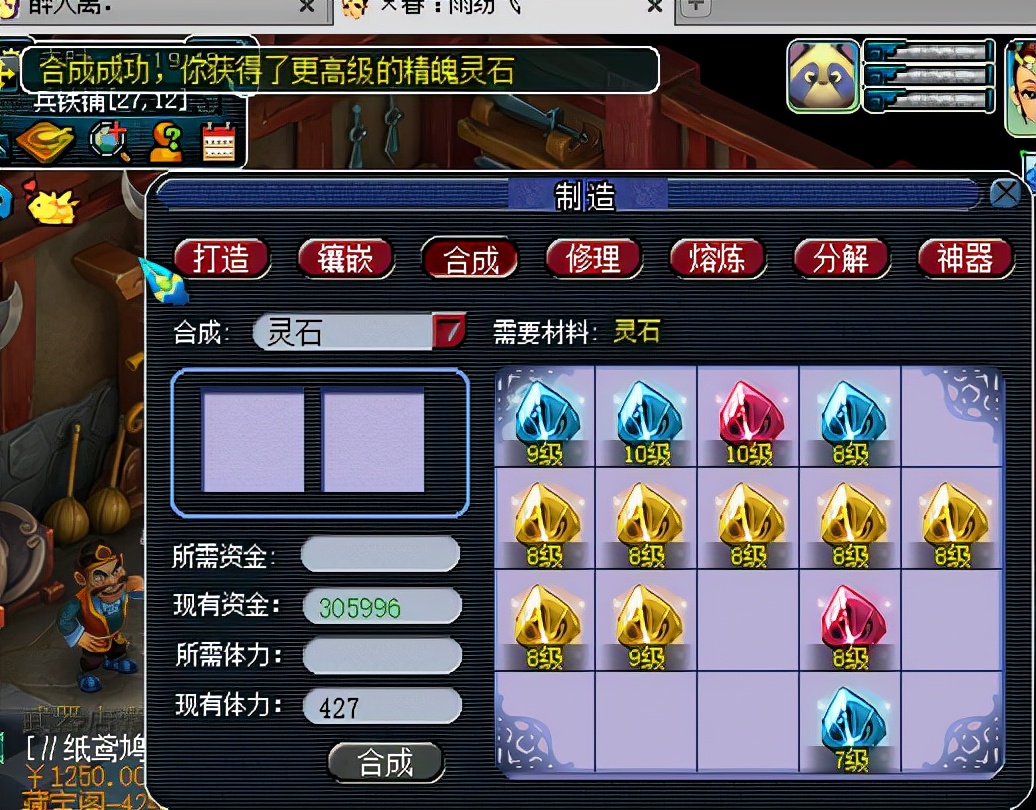This screenshot has height=810, width=1036.
Task: Switch to the 打造 tab
Action: click(222, 259)
